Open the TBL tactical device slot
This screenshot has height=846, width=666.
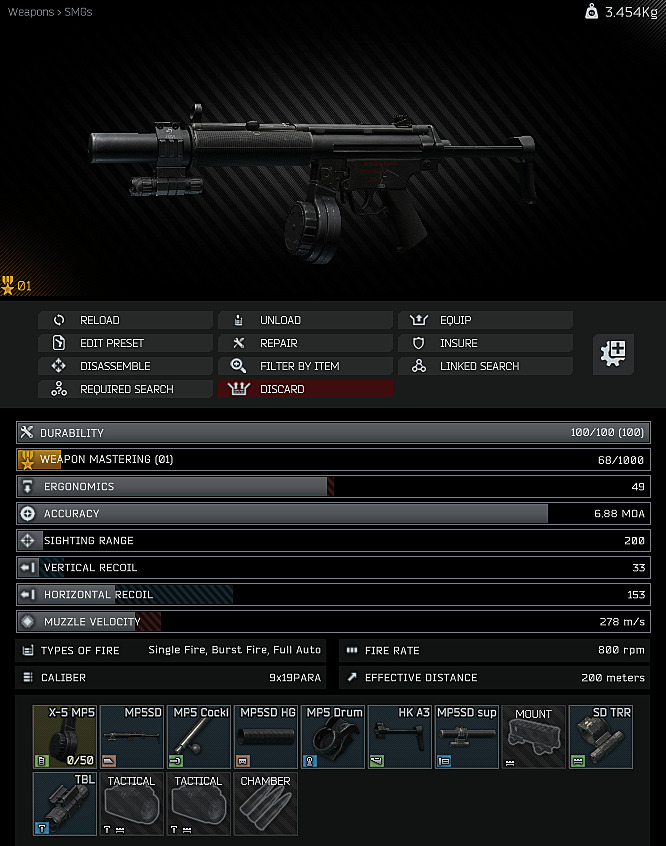(65, 803)
